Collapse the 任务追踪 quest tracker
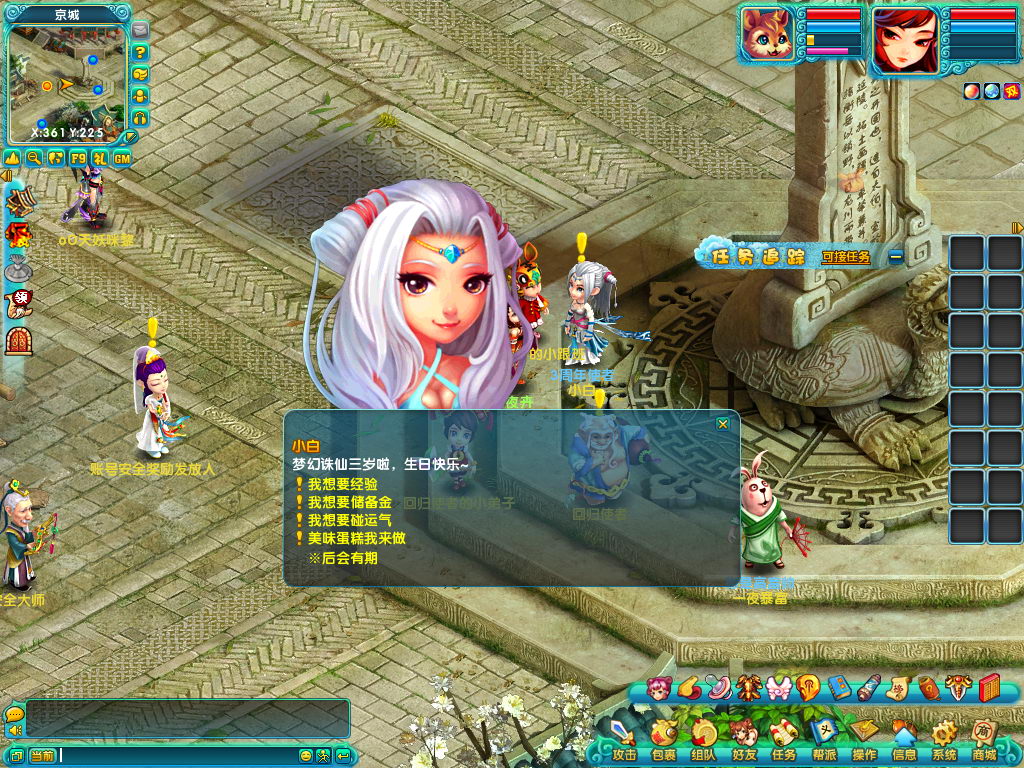Viewport: 1024px width, 768px height. (896, 256)
